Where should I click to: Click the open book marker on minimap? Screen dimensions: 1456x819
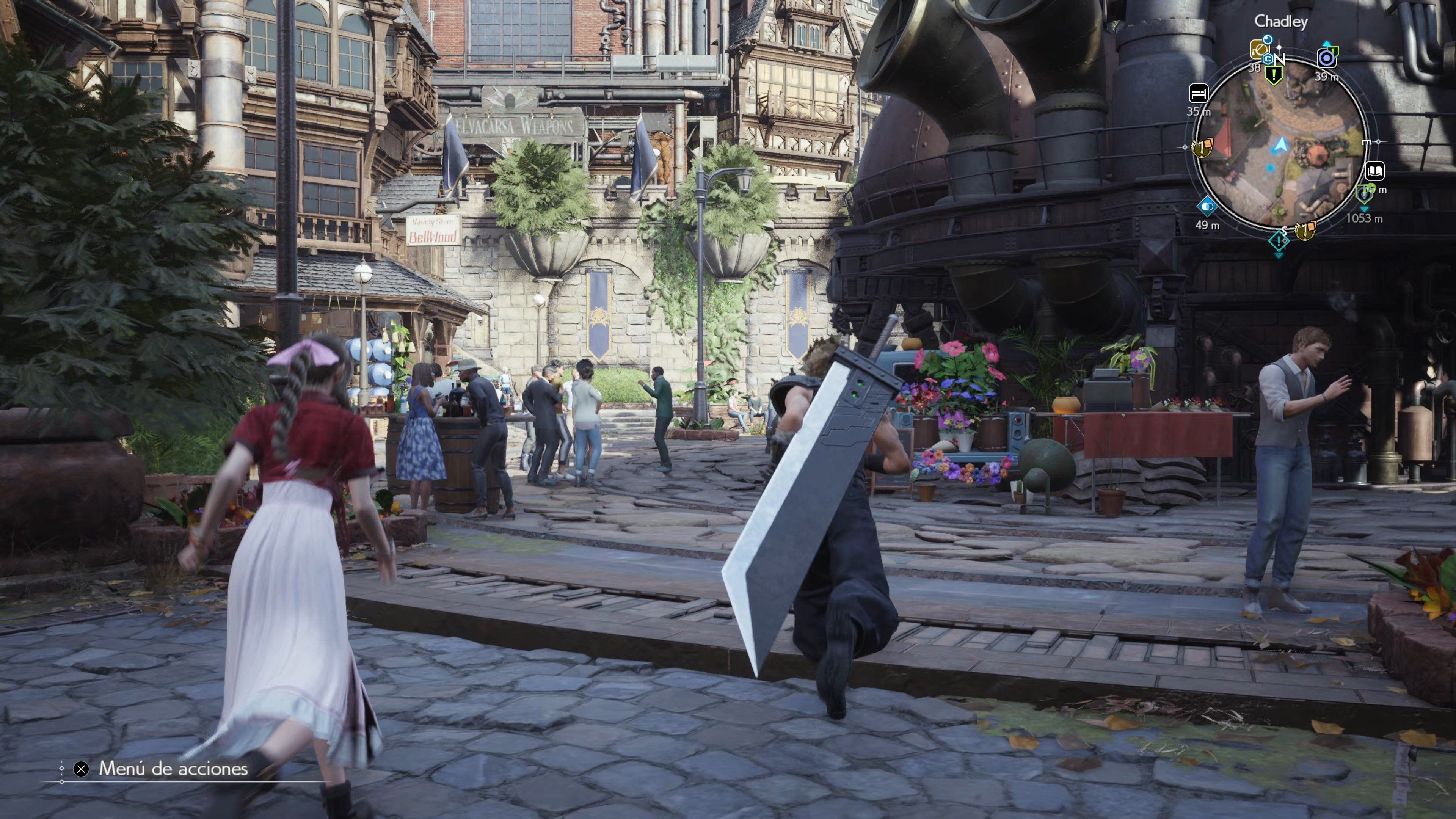pos(1374,170)
